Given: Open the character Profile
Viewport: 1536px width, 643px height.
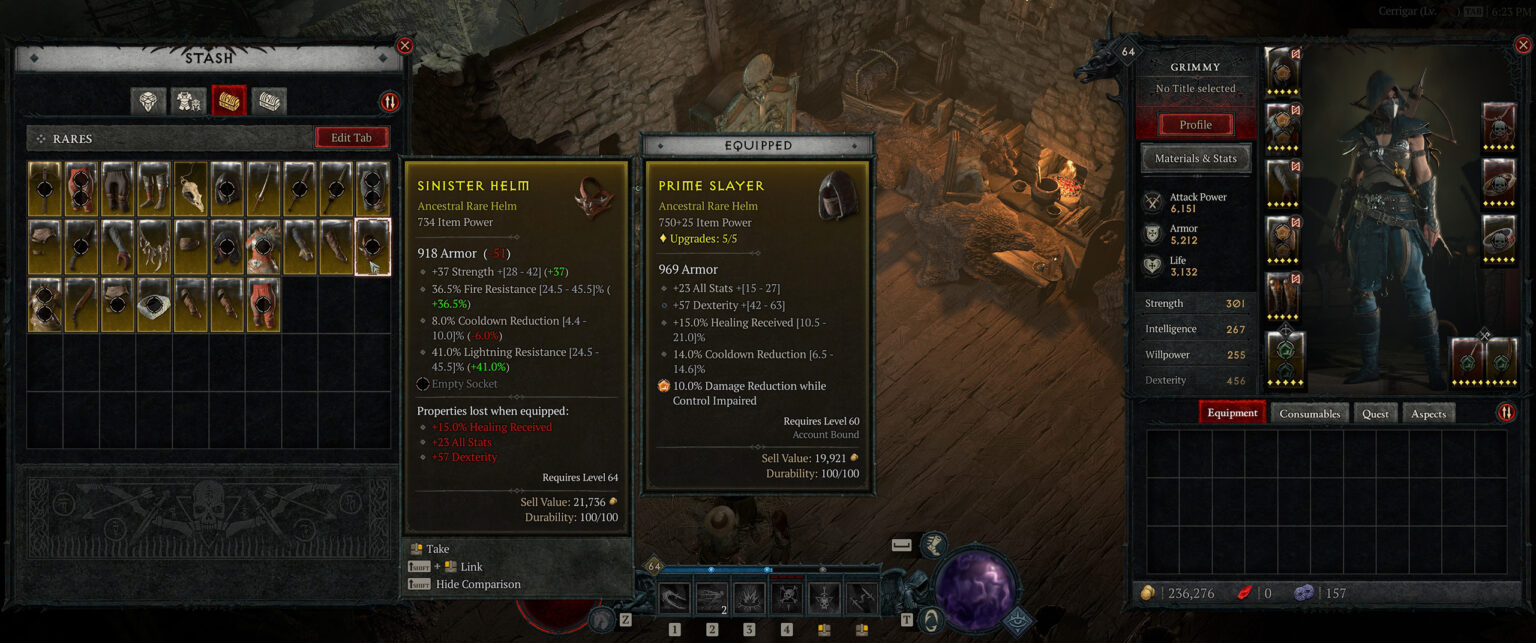Looking at the screenshot, I should tap(1195, 125).
